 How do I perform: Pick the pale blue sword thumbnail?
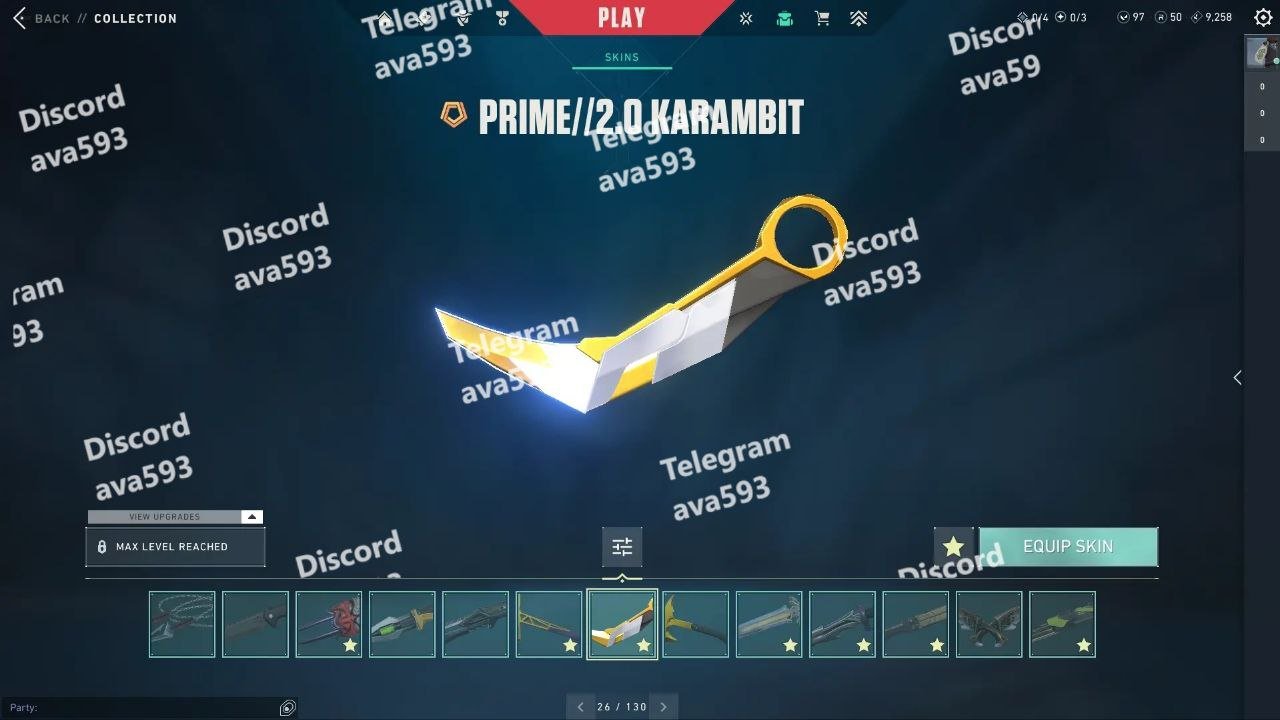tap(769, 624)
